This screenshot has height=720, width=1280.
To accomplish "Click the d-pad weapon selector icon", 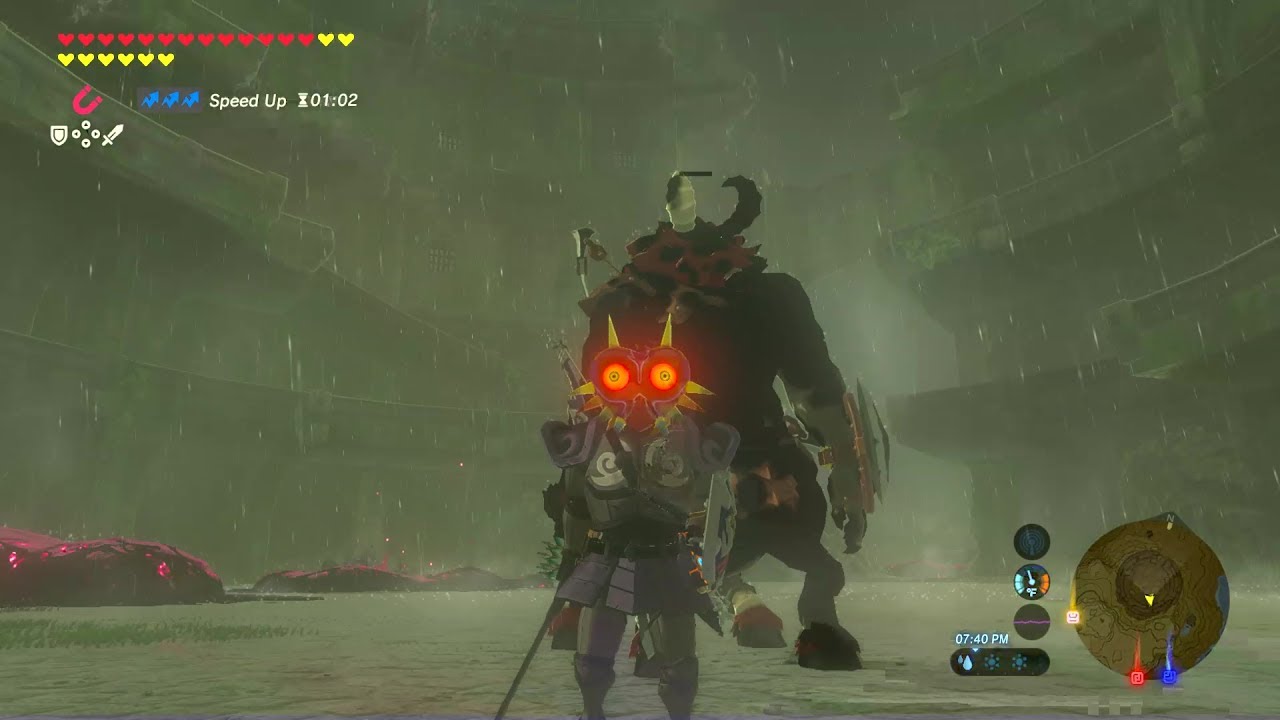I will click(x=86, y=134).
